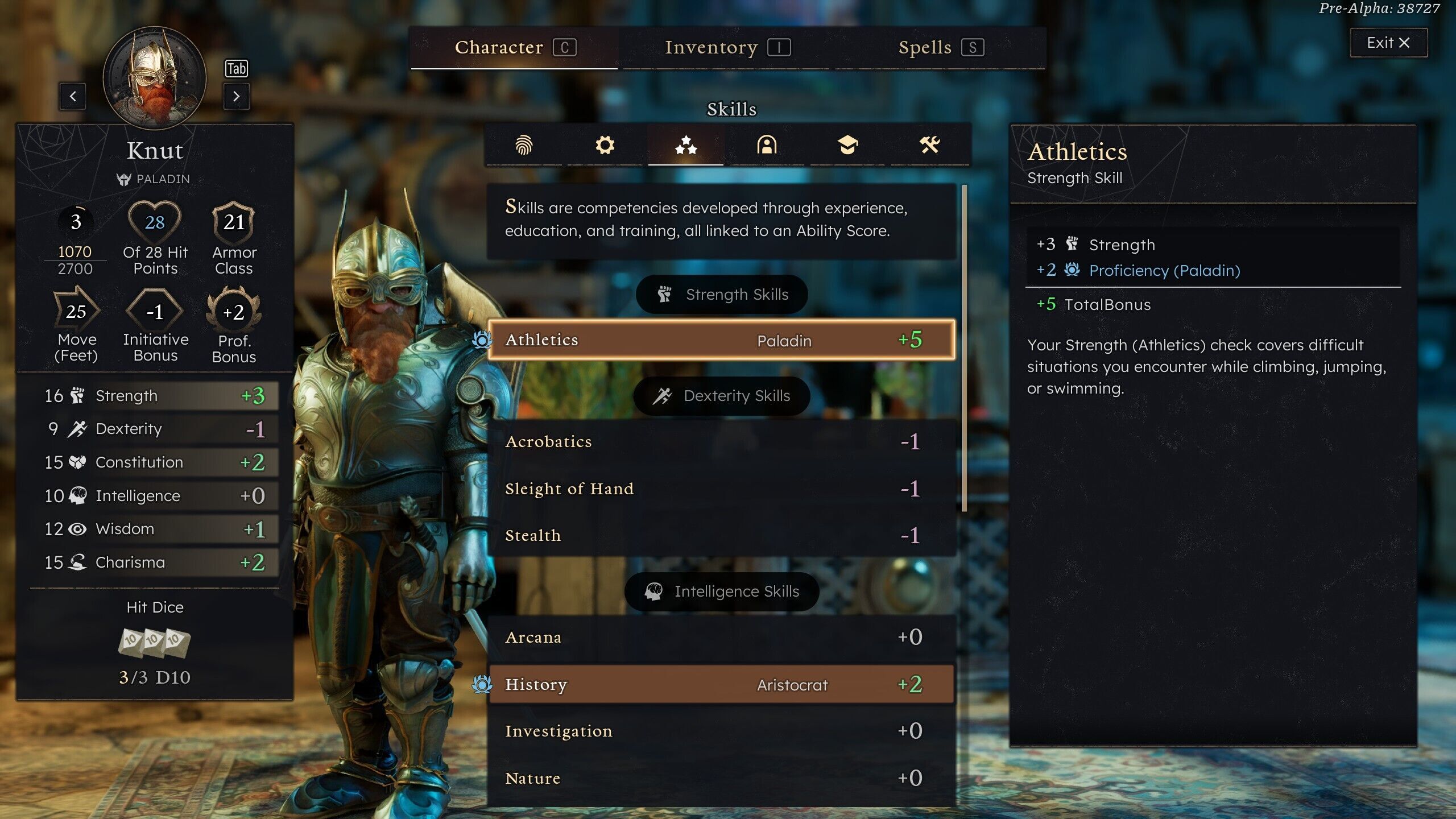1456x819 pixels.
Task: Open the gear cog category tab
Action: pyautogui.click(x=605, y=146)
